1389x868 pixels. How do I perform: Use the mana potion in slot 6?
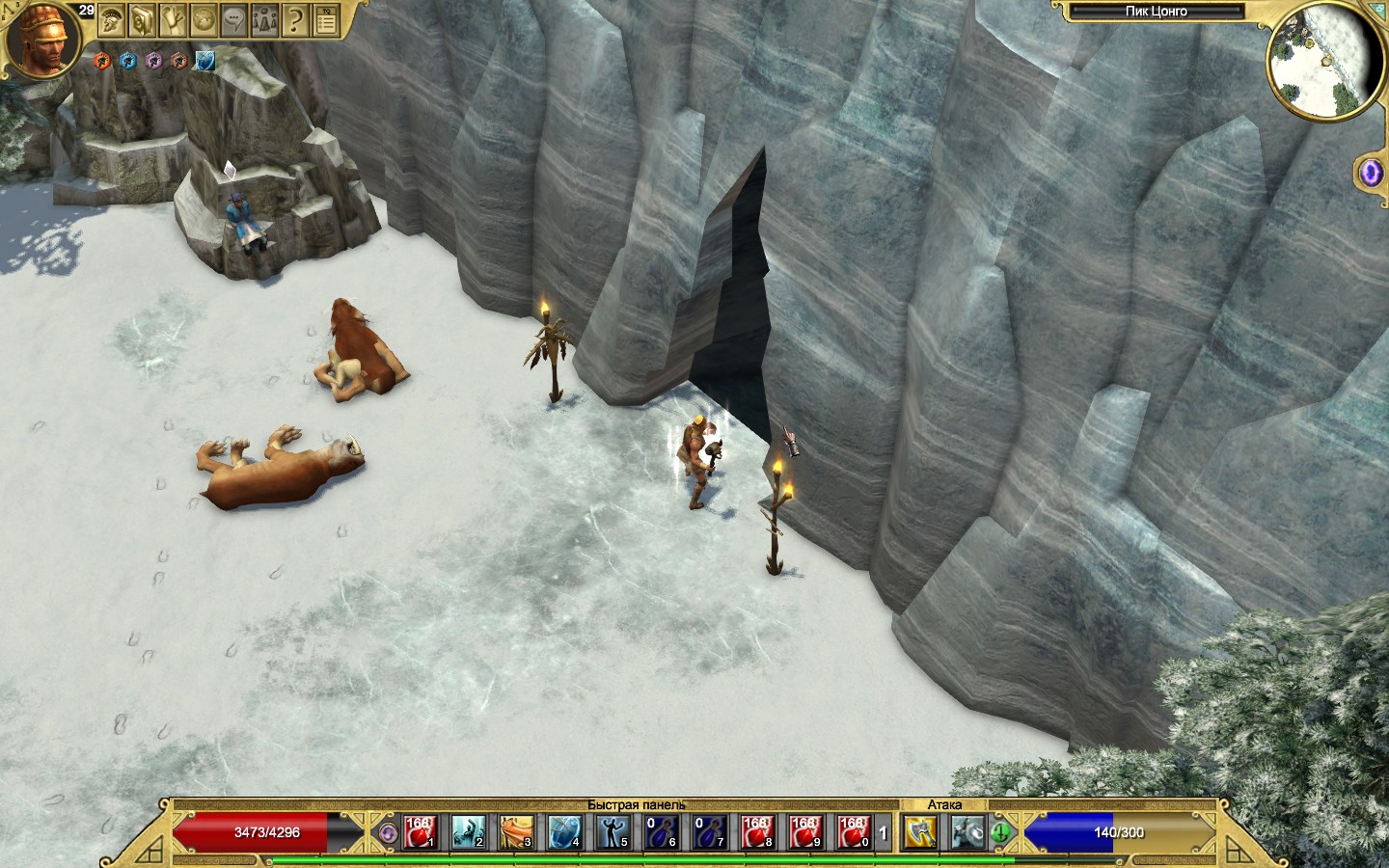click(661, 831)
